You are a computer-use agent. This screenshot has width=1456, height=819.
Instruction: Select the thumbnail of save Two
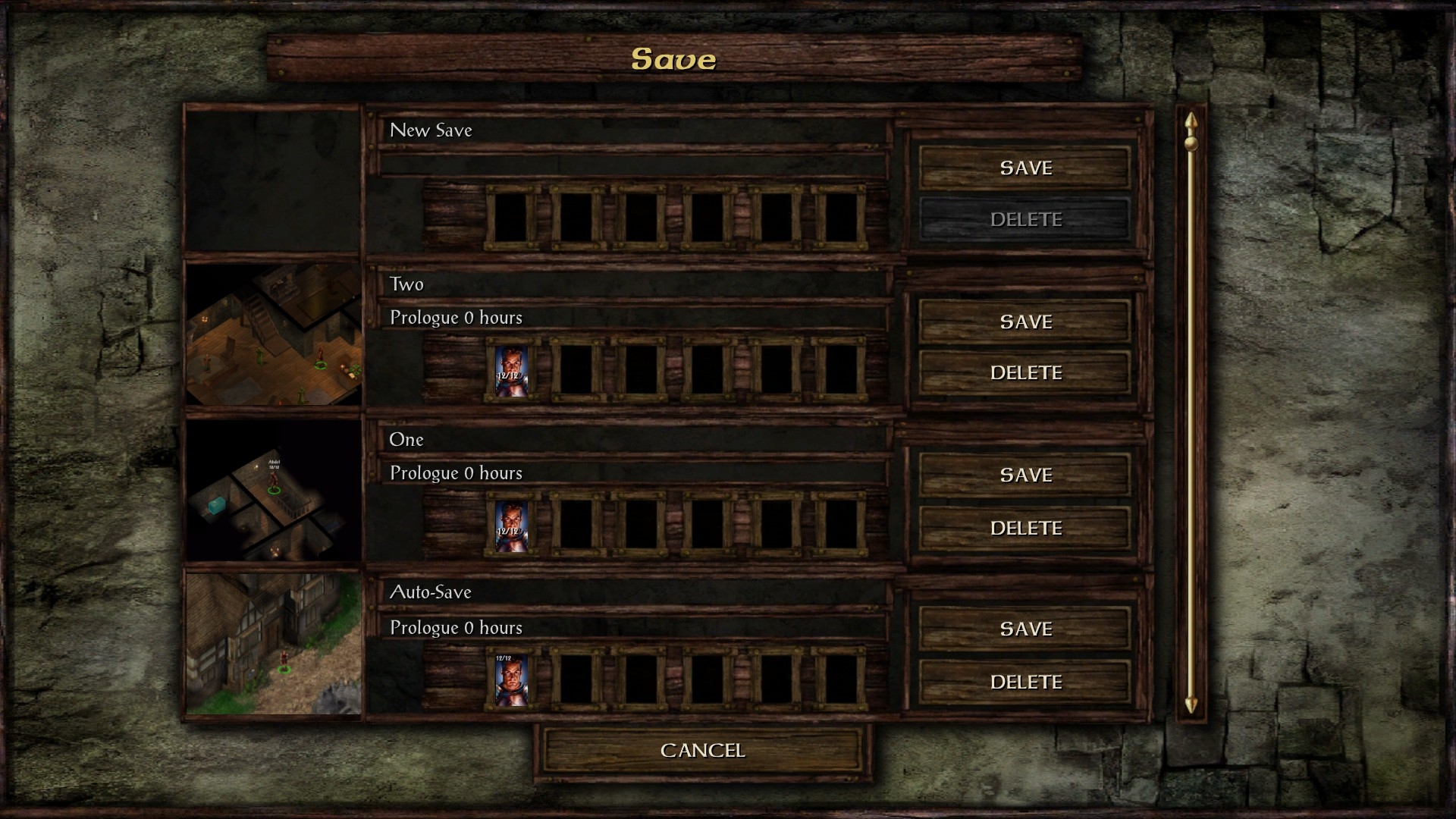273,334
